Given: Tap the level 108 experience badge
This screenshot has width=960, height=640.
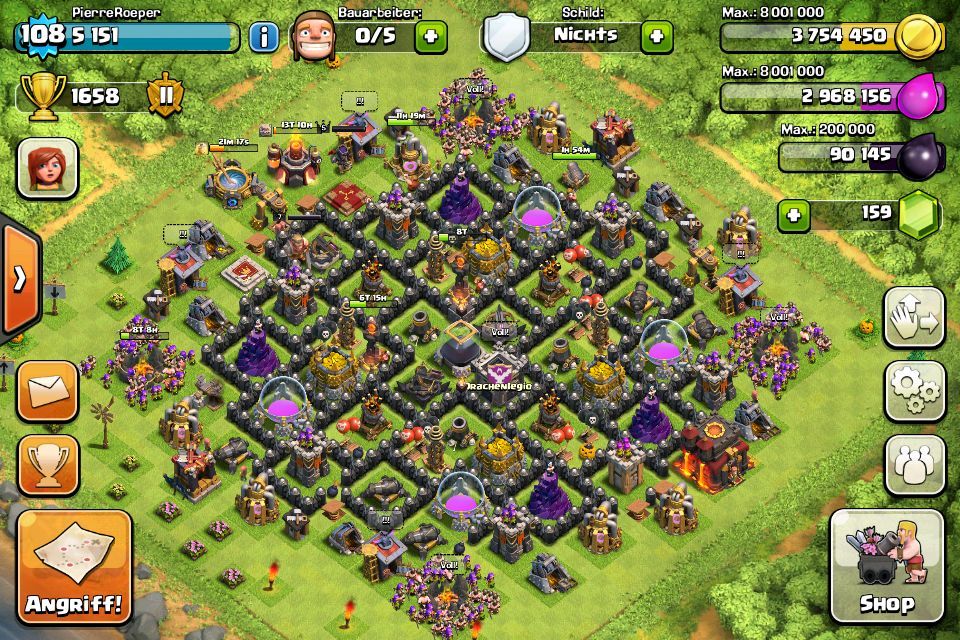Looking at the screenshot, I should (x=40, y=35).
